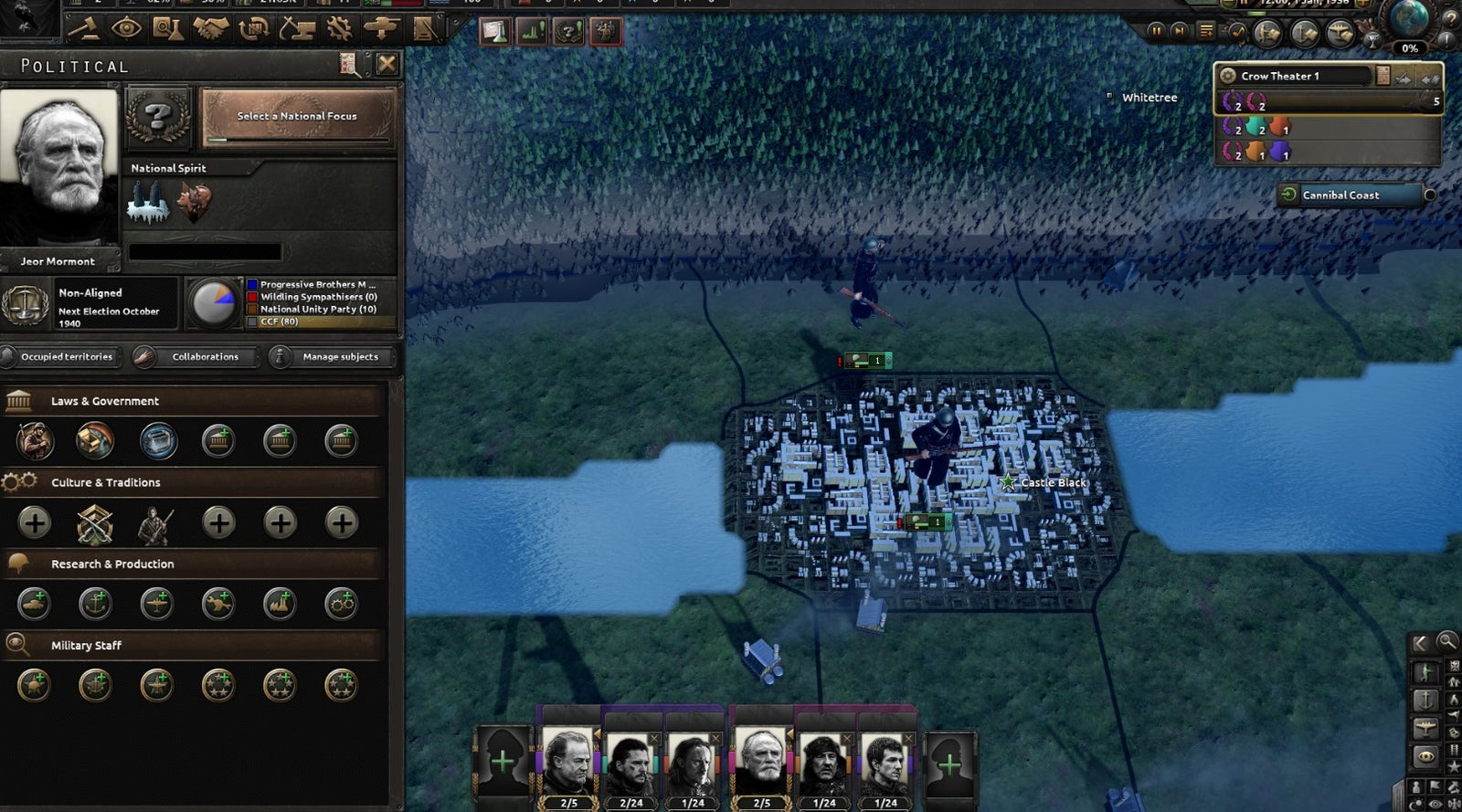The image size is (1462, 812).
Task: Click the magnifier search button
Action: click(1446, 642)
